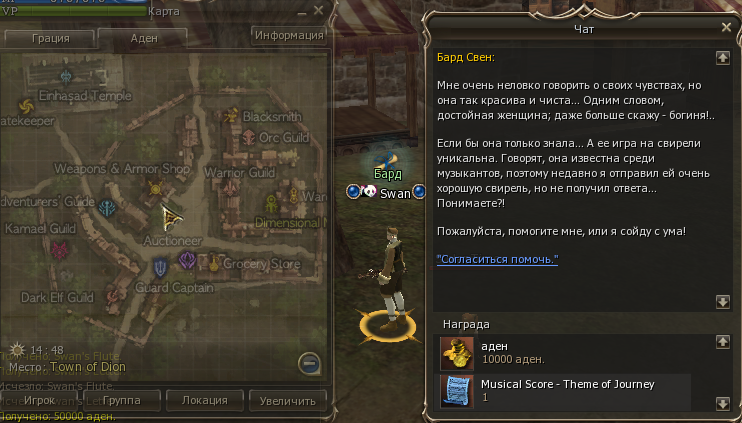Click the Увеличить map zoom button

click(x=288, y=400)
